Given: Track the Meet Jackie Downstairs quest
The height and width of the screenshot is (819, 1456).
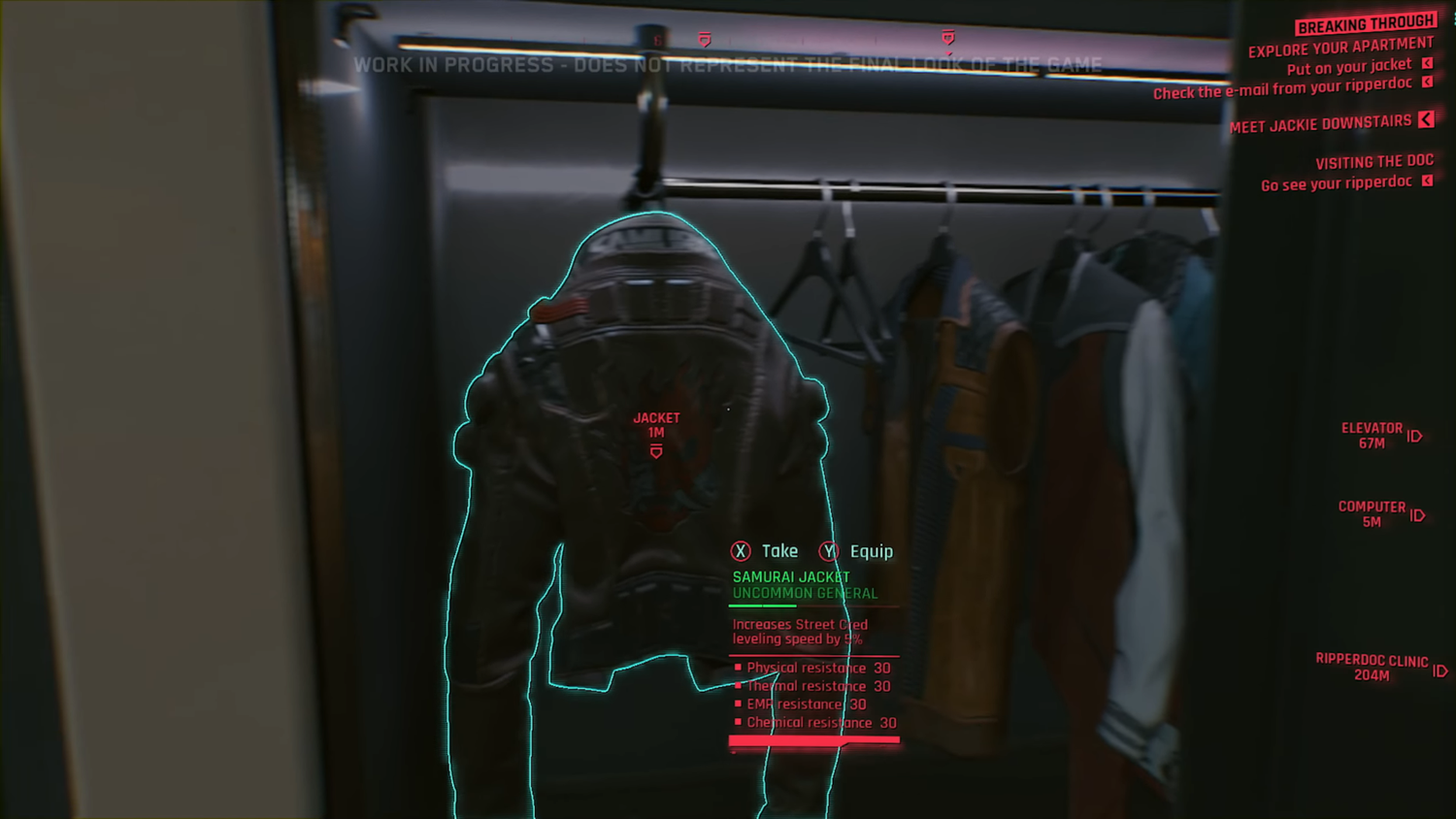Looking at the screenshot, I should pyautogui.click(x=1320, y=124).
